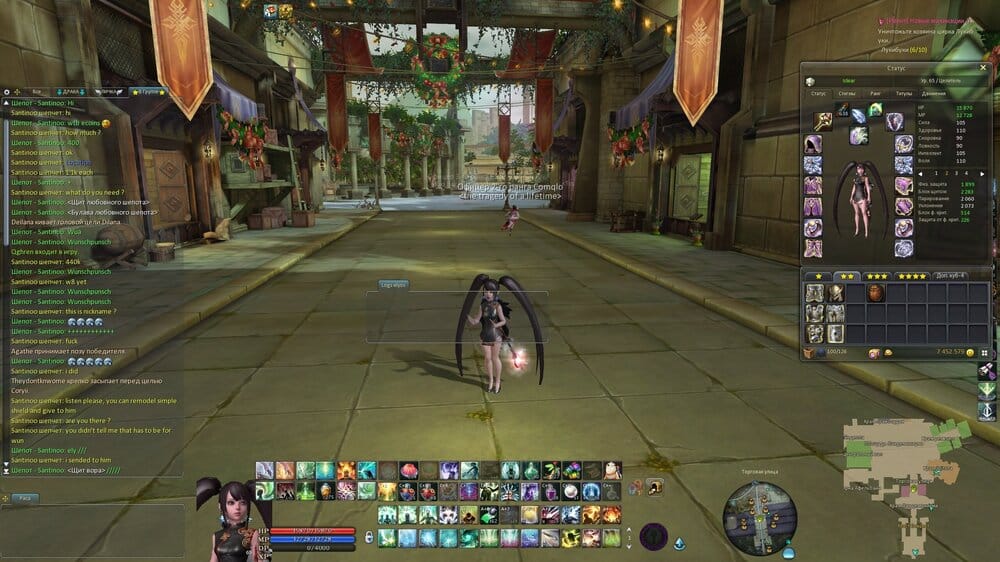
Task: Open the Даяния tab
Action: point(933,93)
